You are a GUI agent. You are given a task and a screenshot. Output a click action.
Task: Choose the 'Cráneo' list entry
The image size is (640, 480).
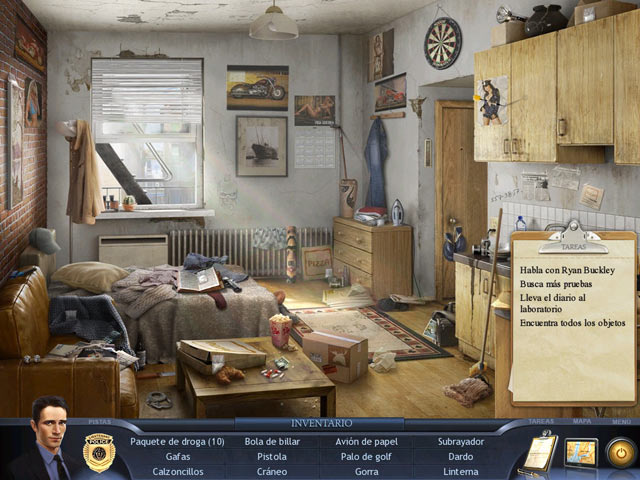(272, 471)
